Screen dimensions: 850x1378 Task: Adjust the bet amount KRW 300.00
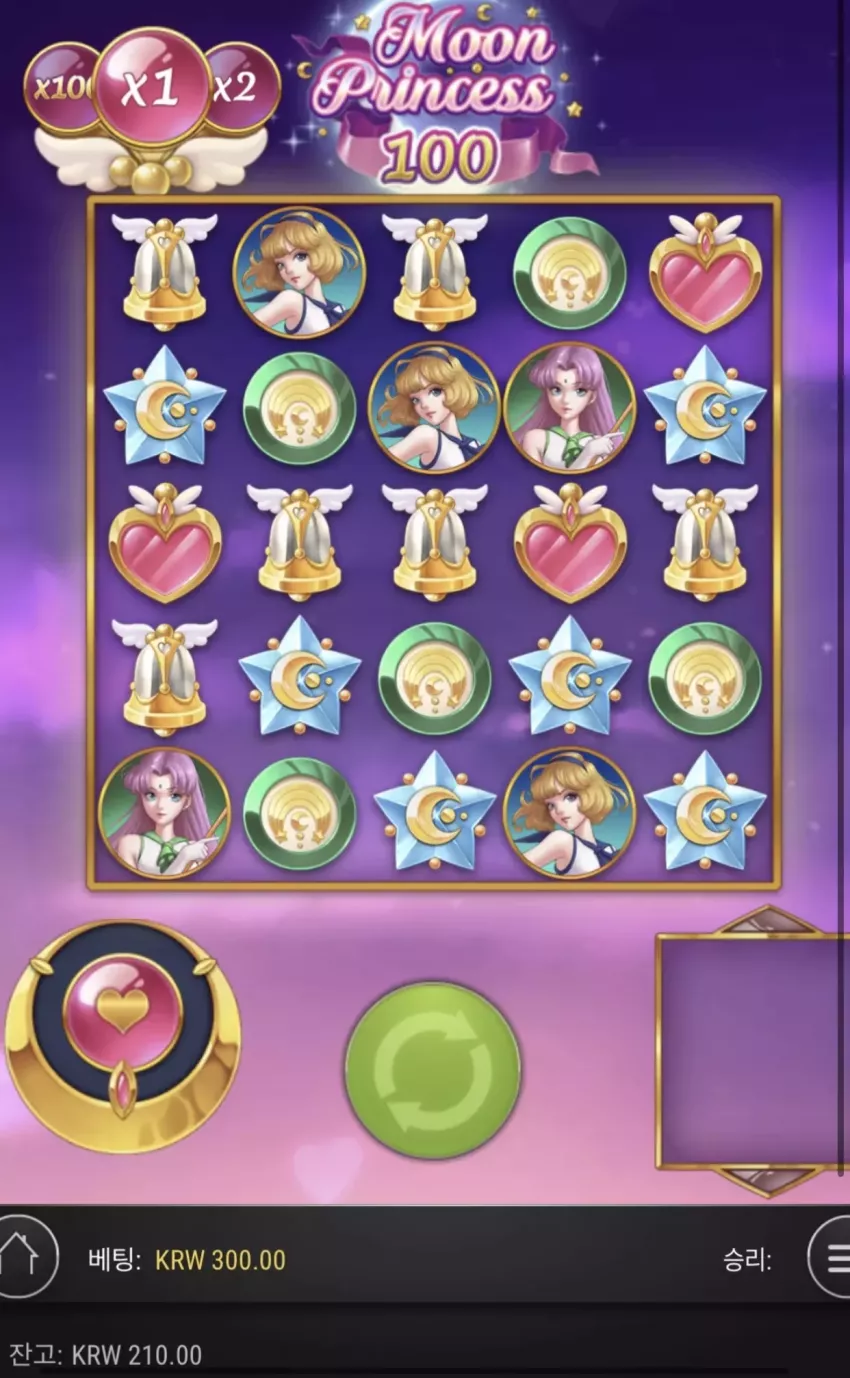pos(220,1260)
